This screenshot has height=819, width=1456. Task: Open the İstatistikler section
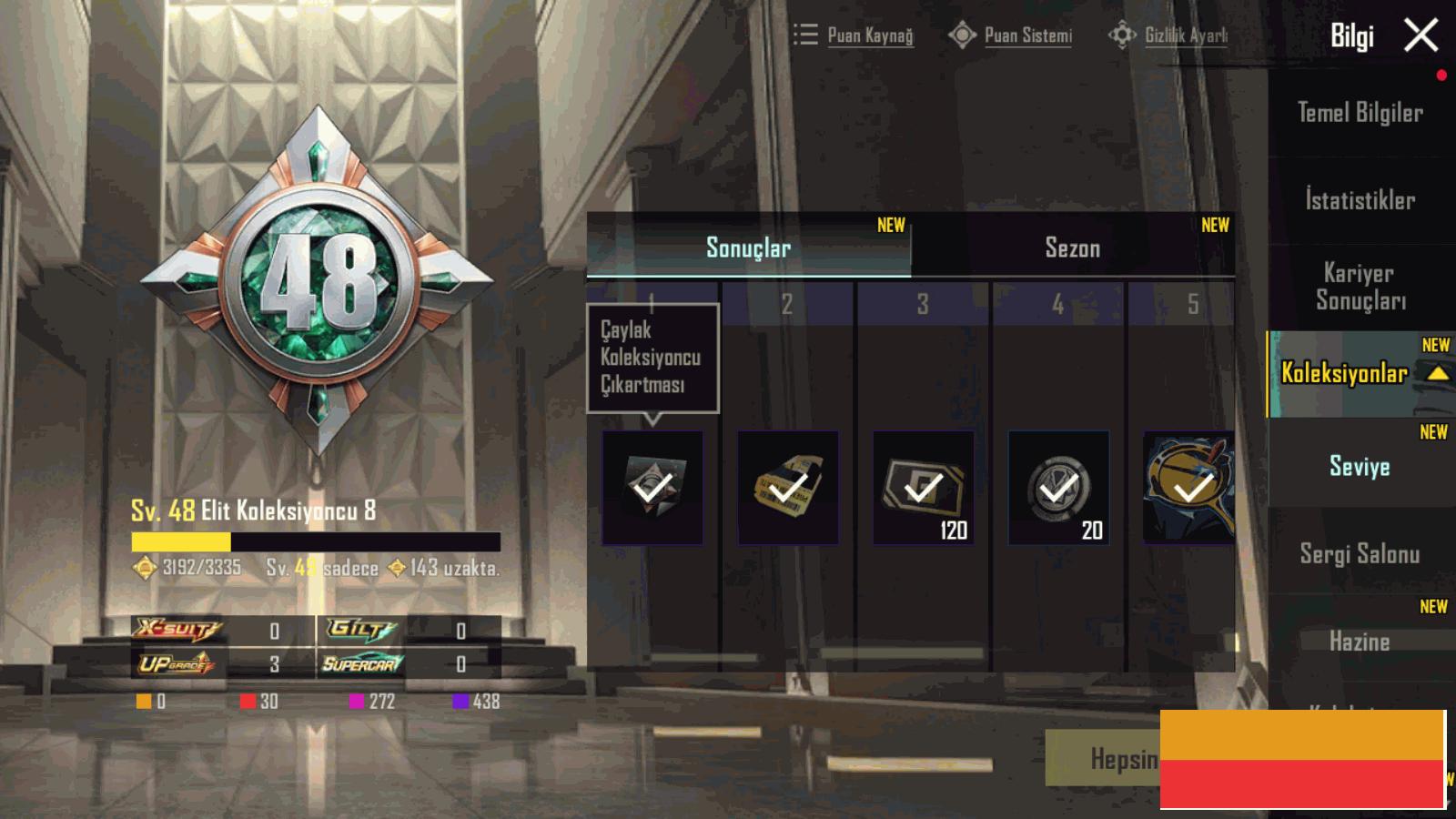1360,200
